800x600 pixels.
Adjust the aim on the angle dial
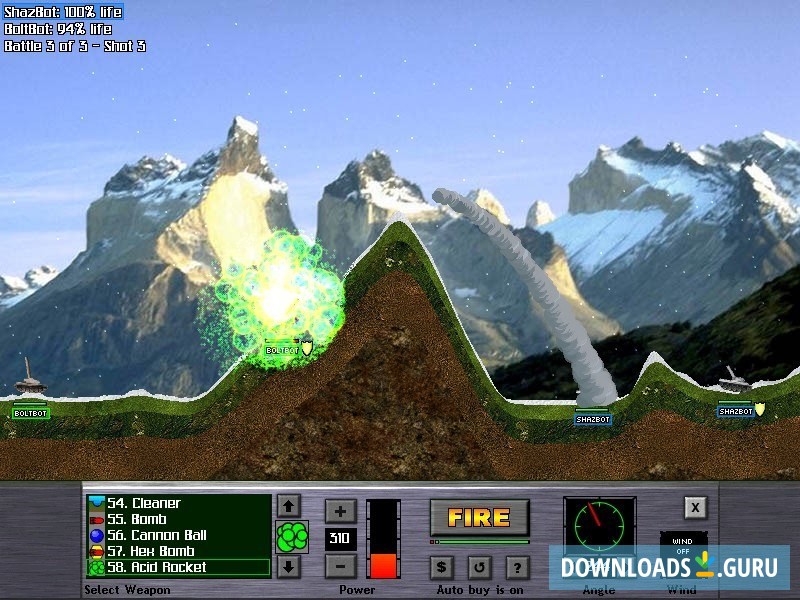599,527
